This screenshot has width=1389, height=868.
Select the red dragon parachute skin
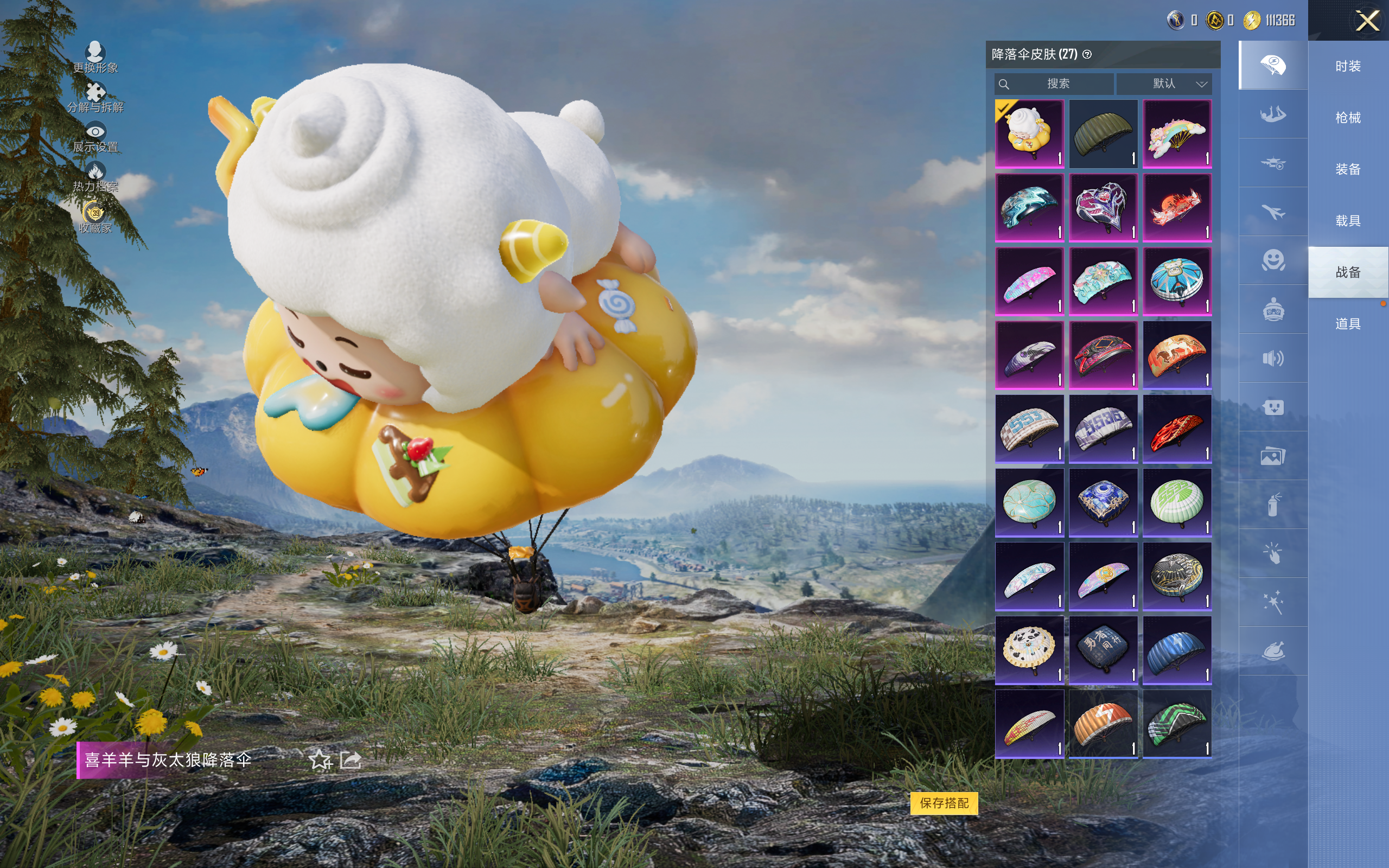1177,208
